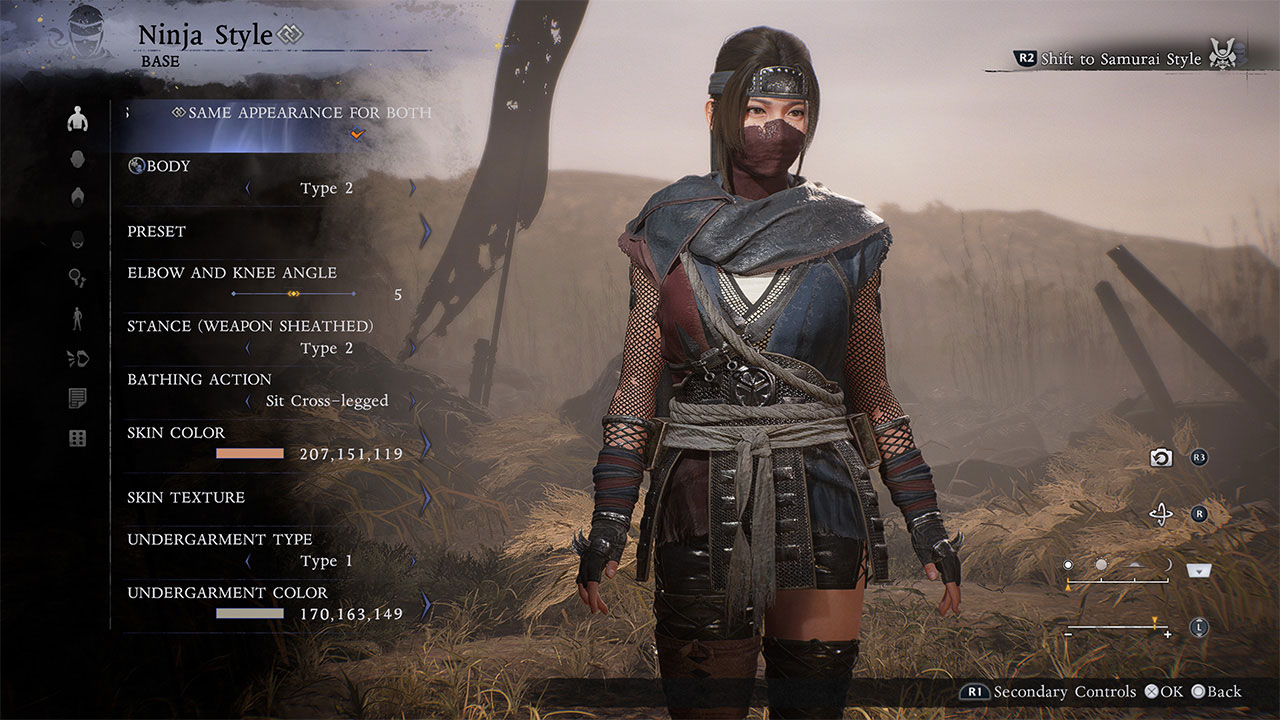Open the hair category tab
This screenshot has height=720, width=1280.
(78, 197)
